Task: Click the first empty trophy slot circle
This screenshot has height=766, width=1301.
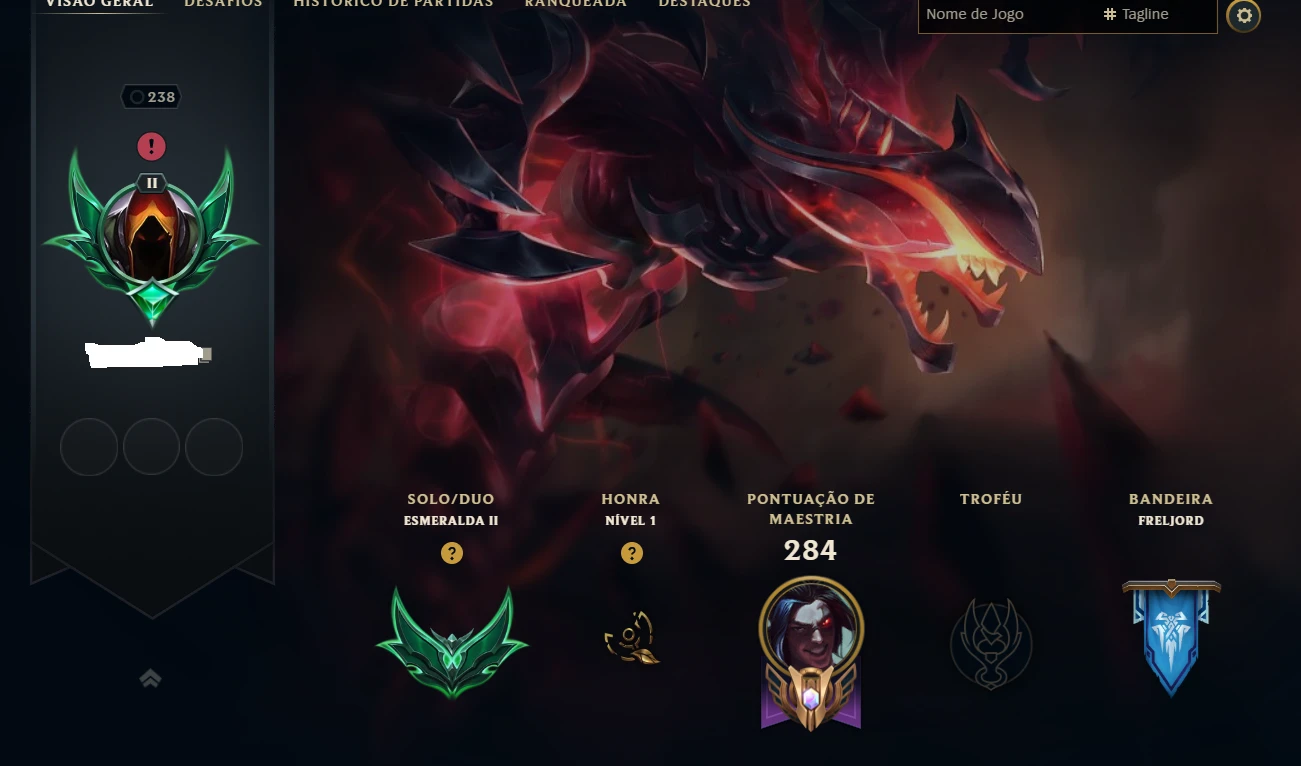Action: (x=88, y=447)
